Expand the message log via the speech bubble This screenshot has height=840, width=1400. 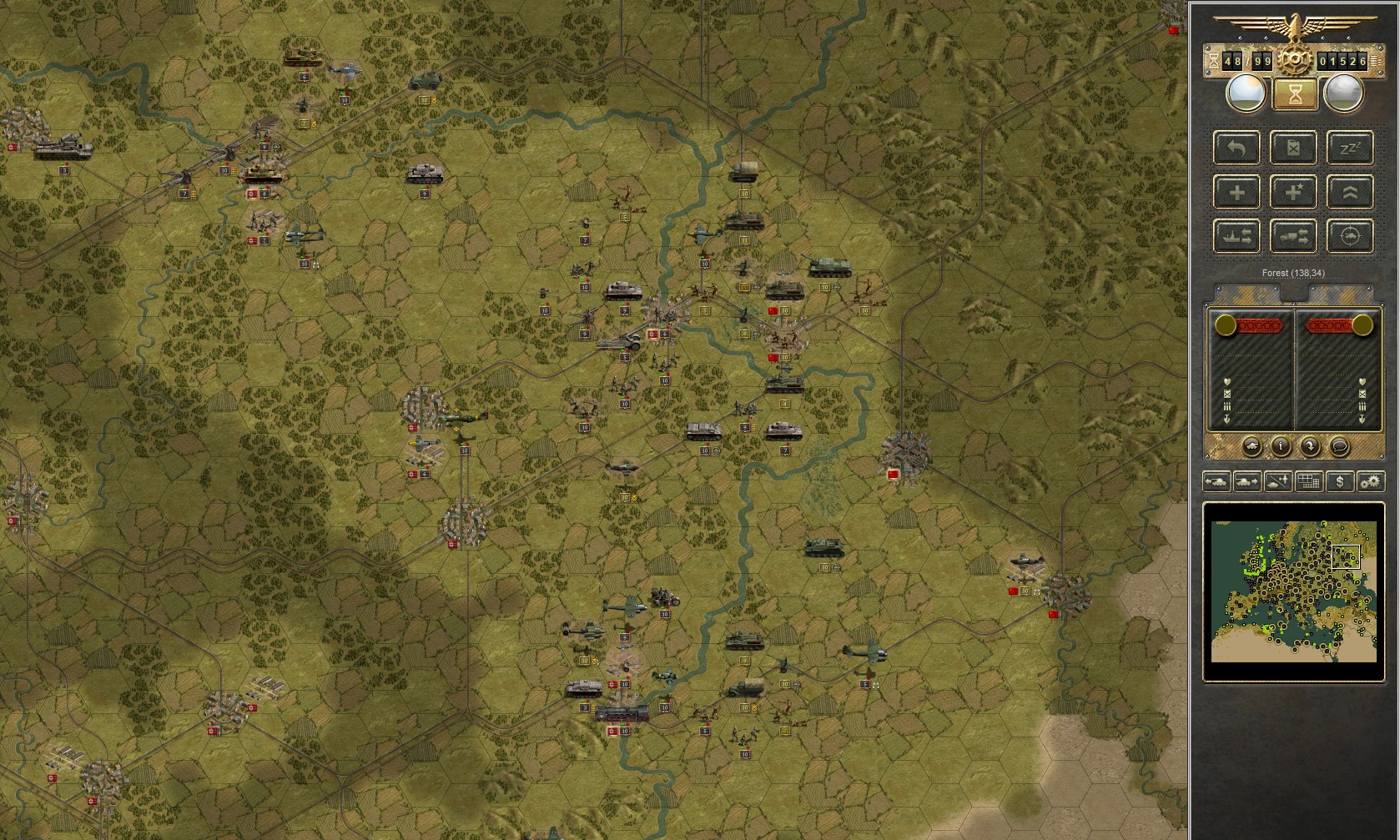(x=1340, y=447)
